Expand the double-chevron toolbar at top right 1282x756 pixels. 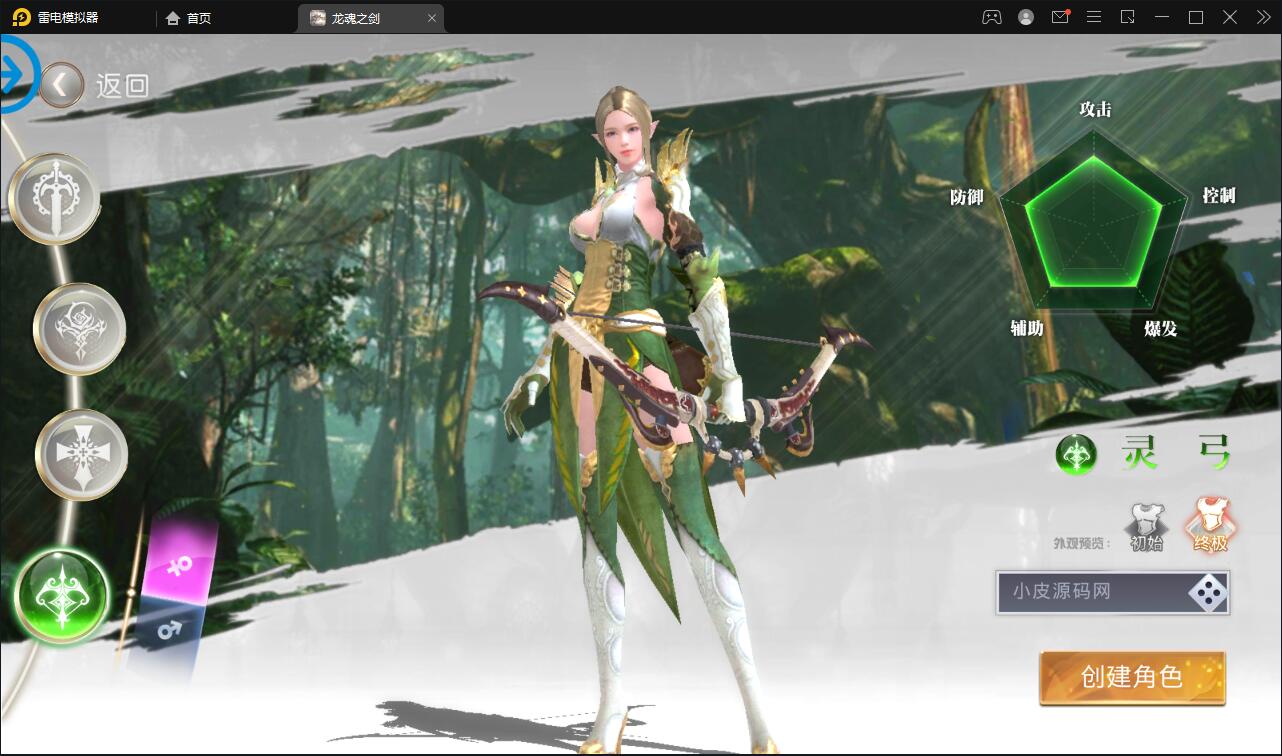(1262, 17)
